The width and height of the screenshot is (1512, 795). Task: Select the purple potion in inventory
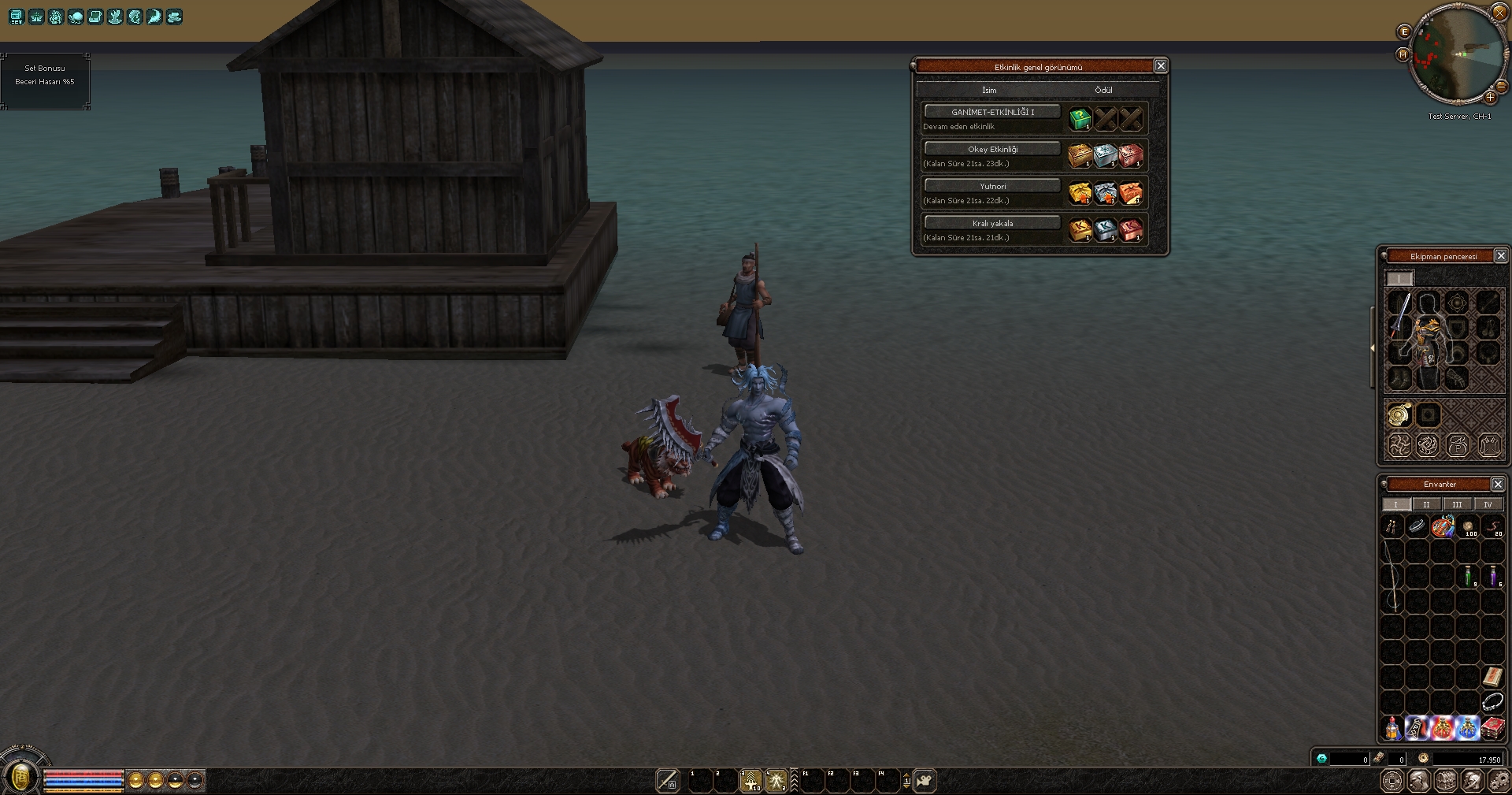(1493, 576)
